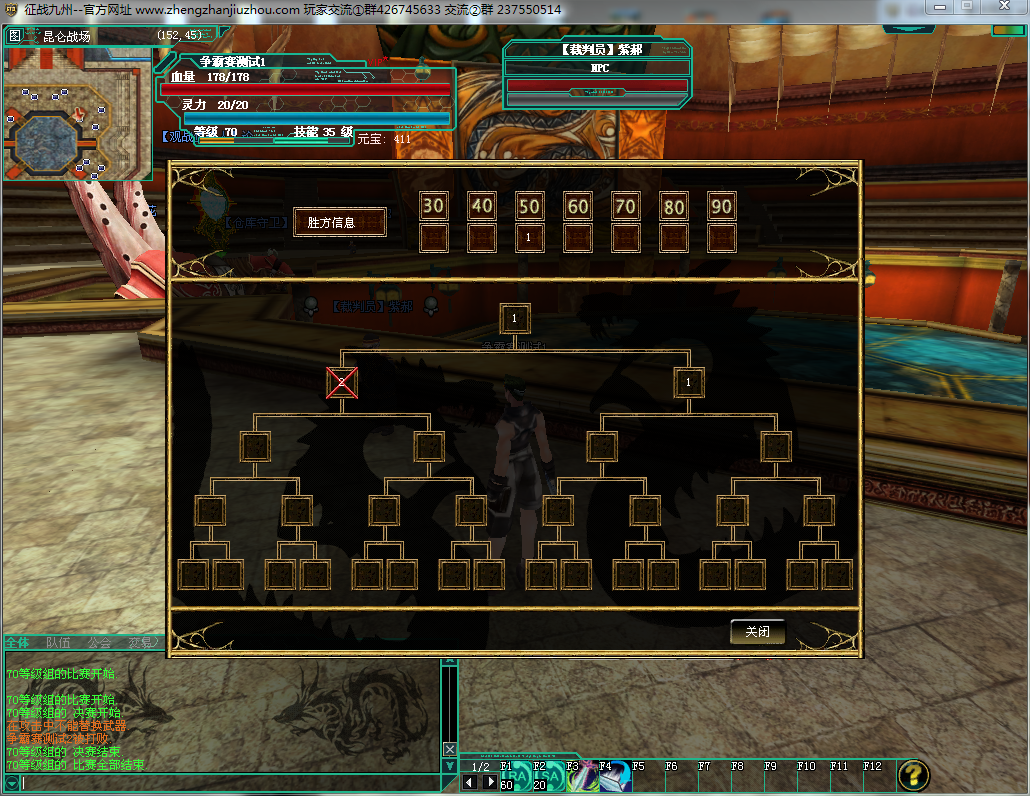The height and width of the screenshot is (796, 1030).
Task: Select the level 70 bracket group
Action: point(626,206)
